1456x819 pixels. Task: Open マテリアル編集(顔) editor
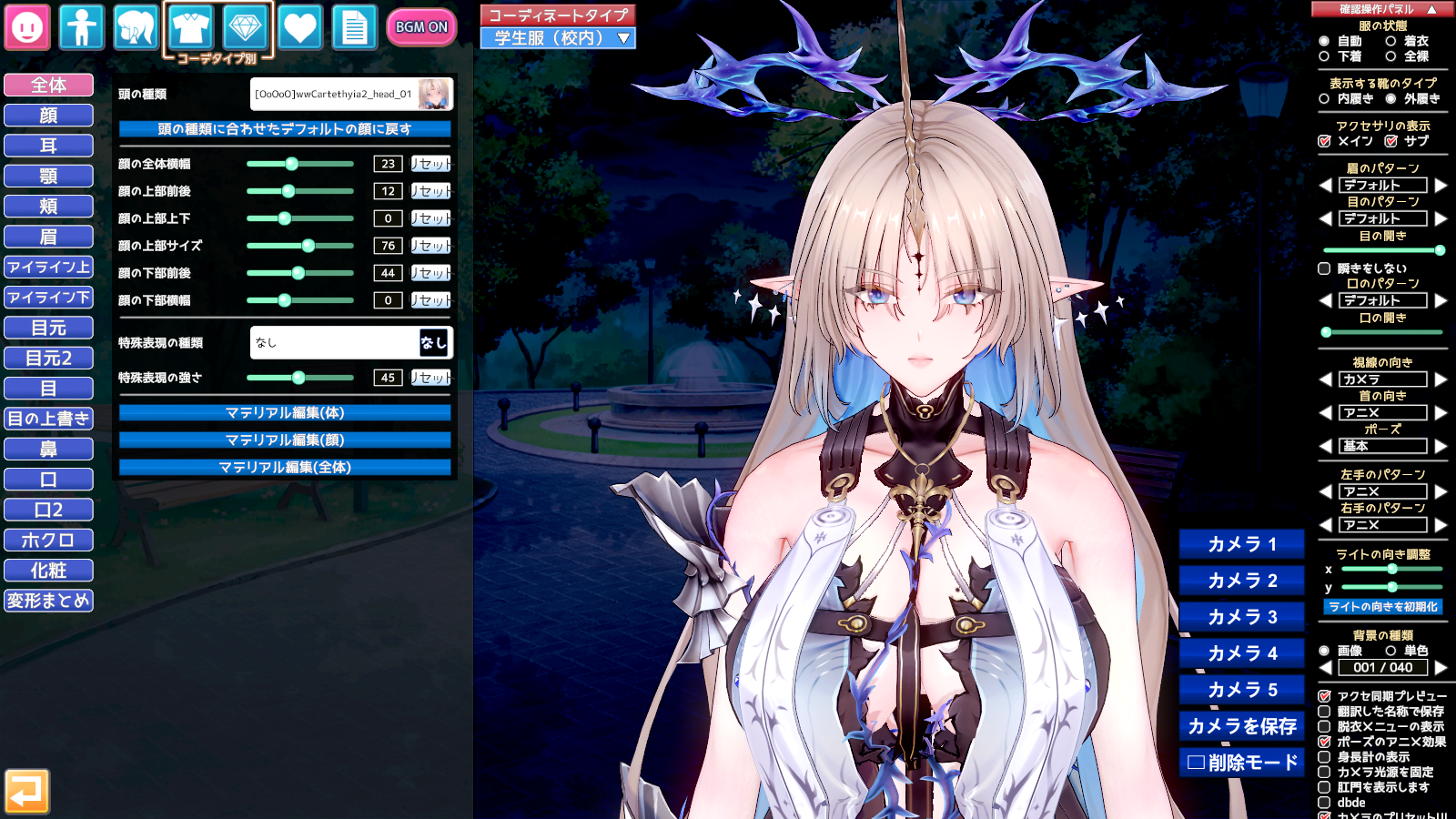[285, 440]
